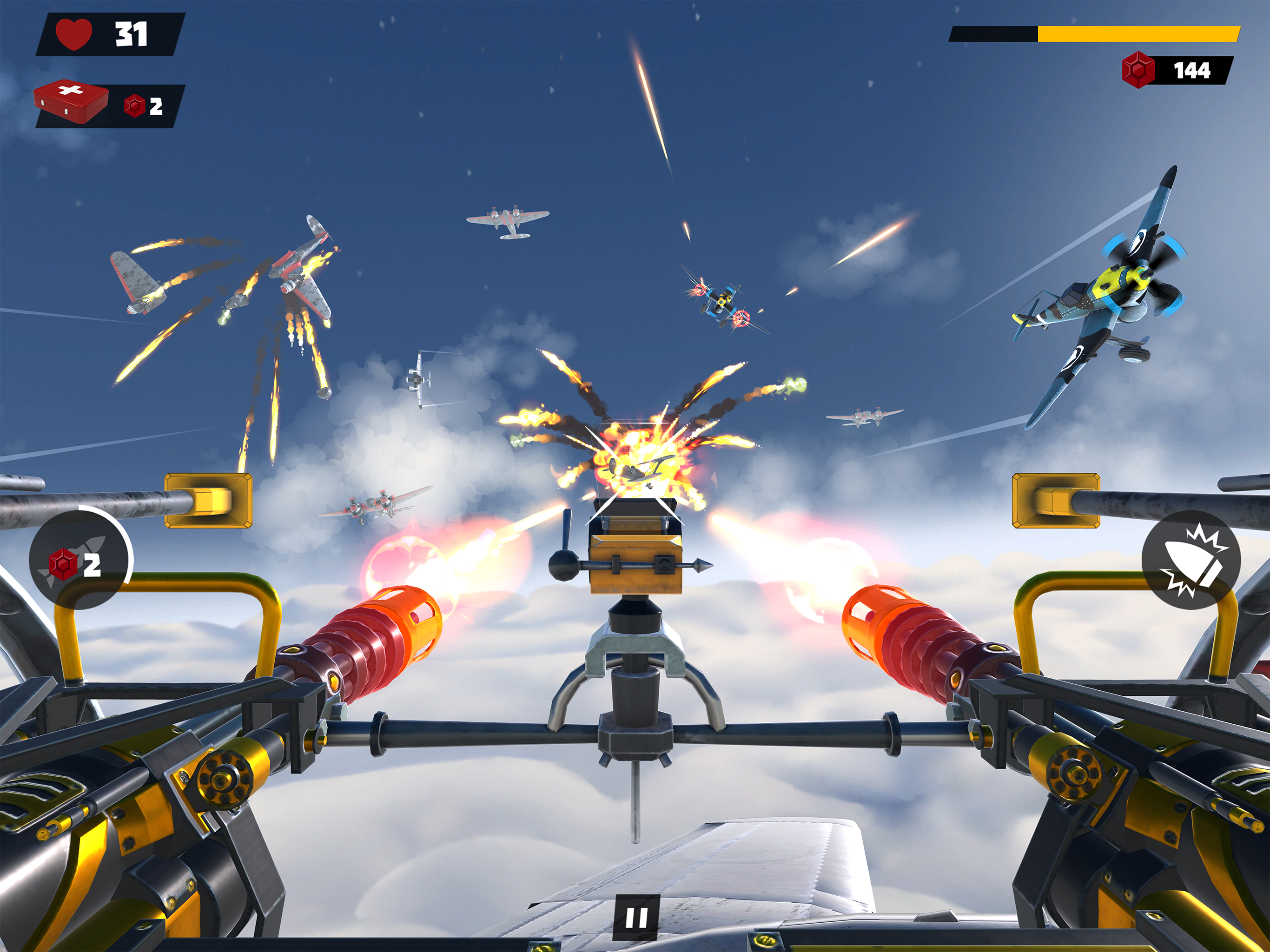1270x952 pixels.
Task: Tap the red gem icon beside the 144 counter
Action: (1138, 70)
